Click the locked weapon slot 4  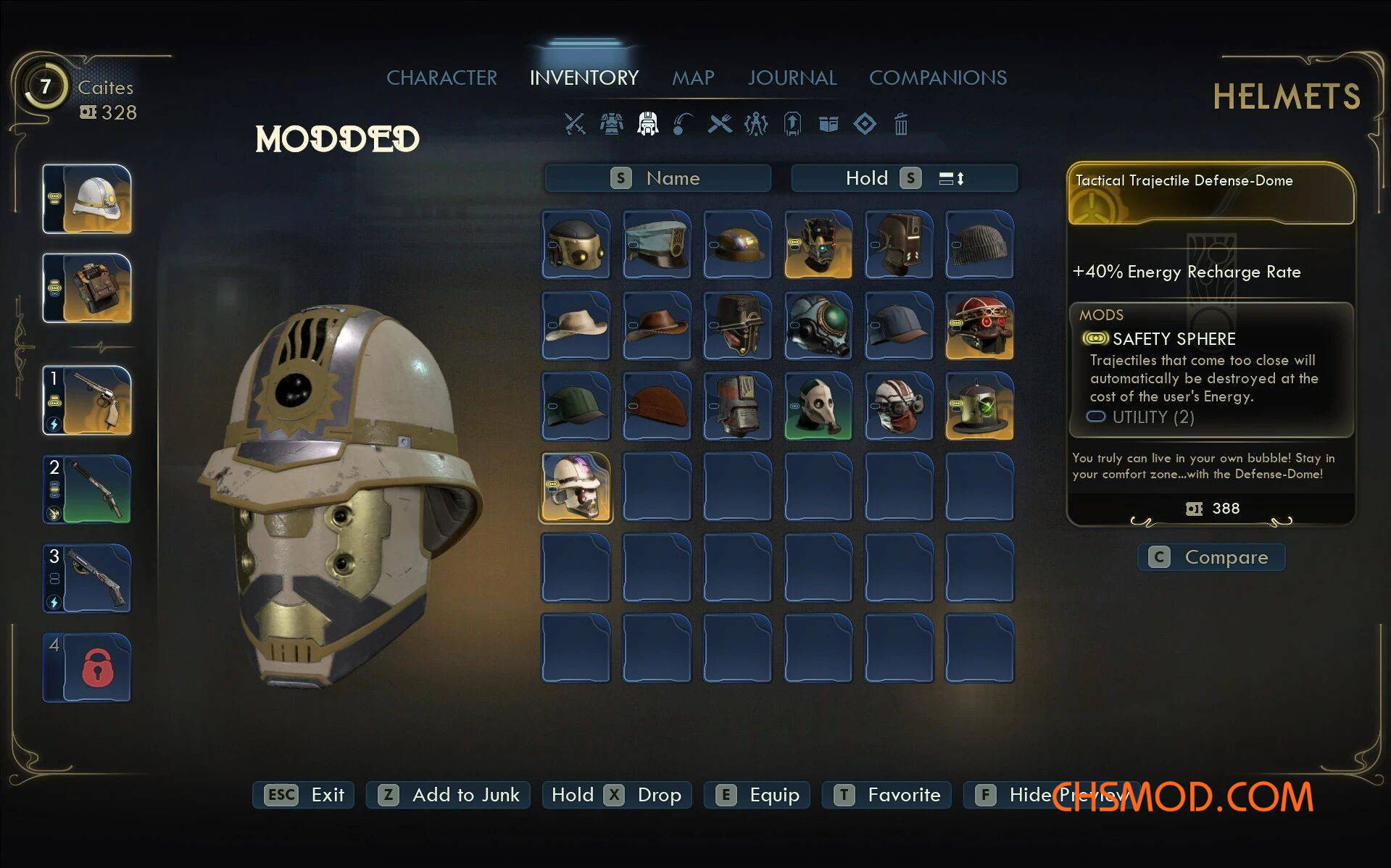coord(88,667)
